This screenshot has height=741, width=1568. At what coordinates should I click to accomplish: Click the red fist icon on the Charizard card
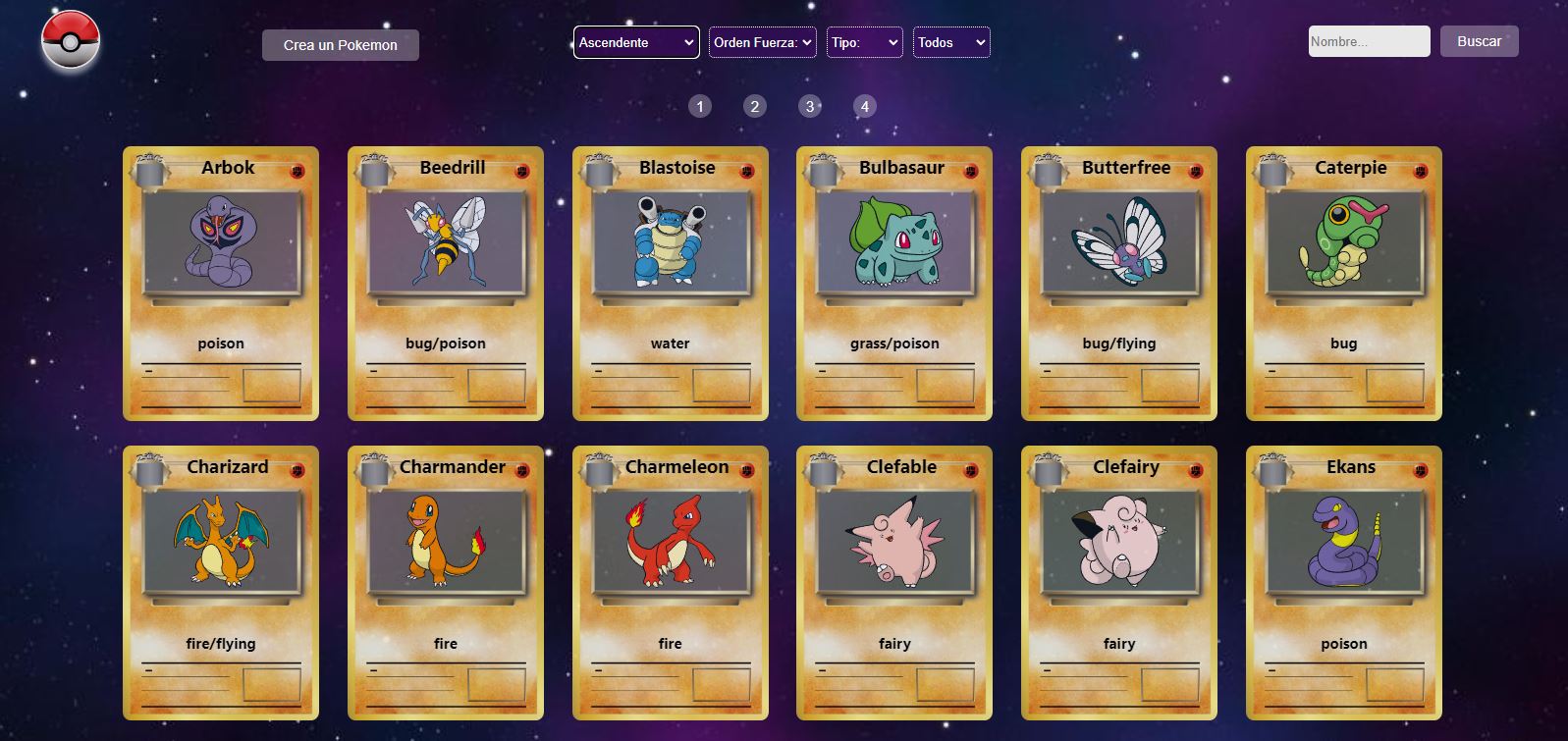pyautogui.click(x=297, y=469)
